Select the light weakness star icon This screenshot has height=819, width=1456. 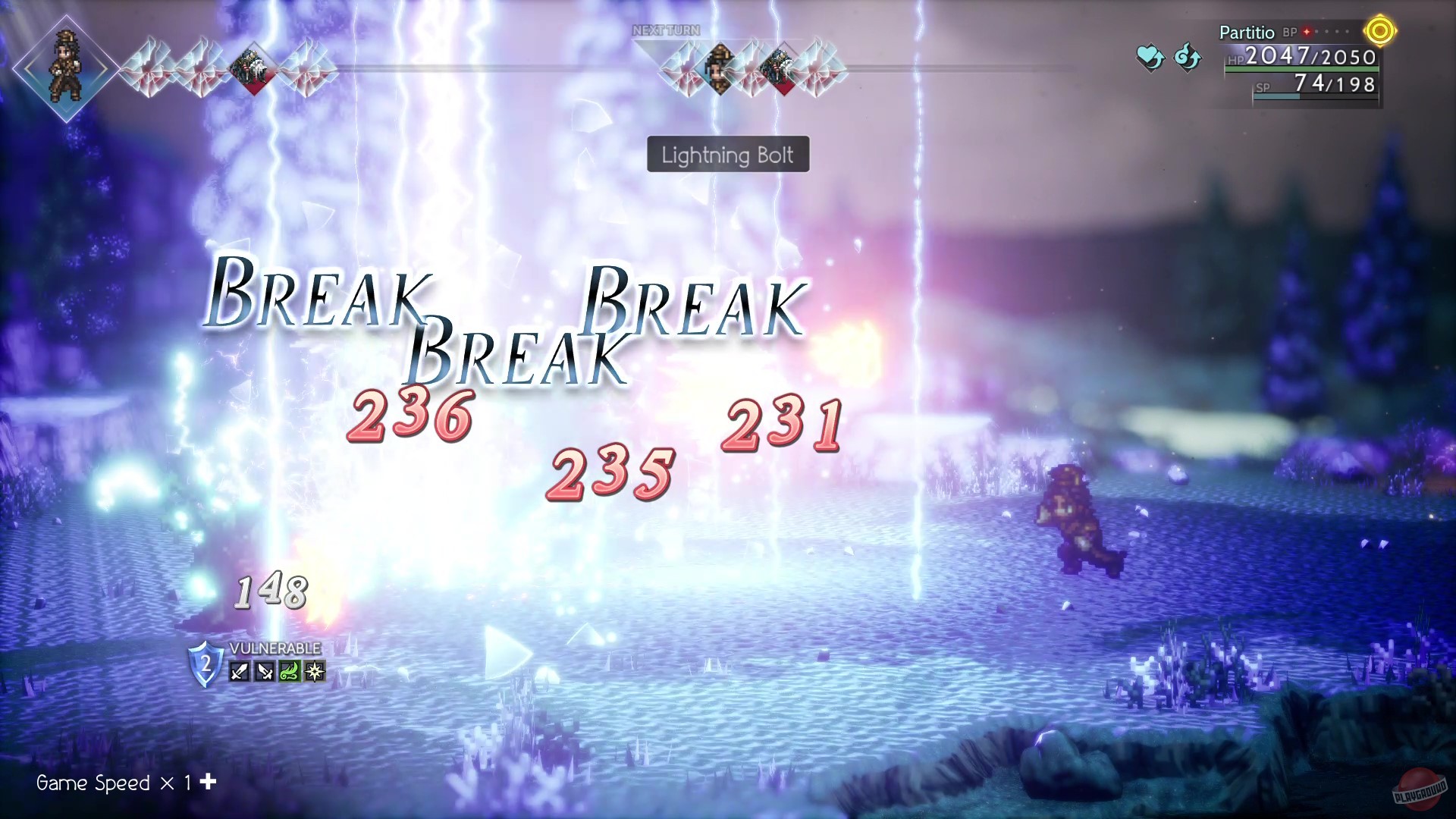click(315, 671)
